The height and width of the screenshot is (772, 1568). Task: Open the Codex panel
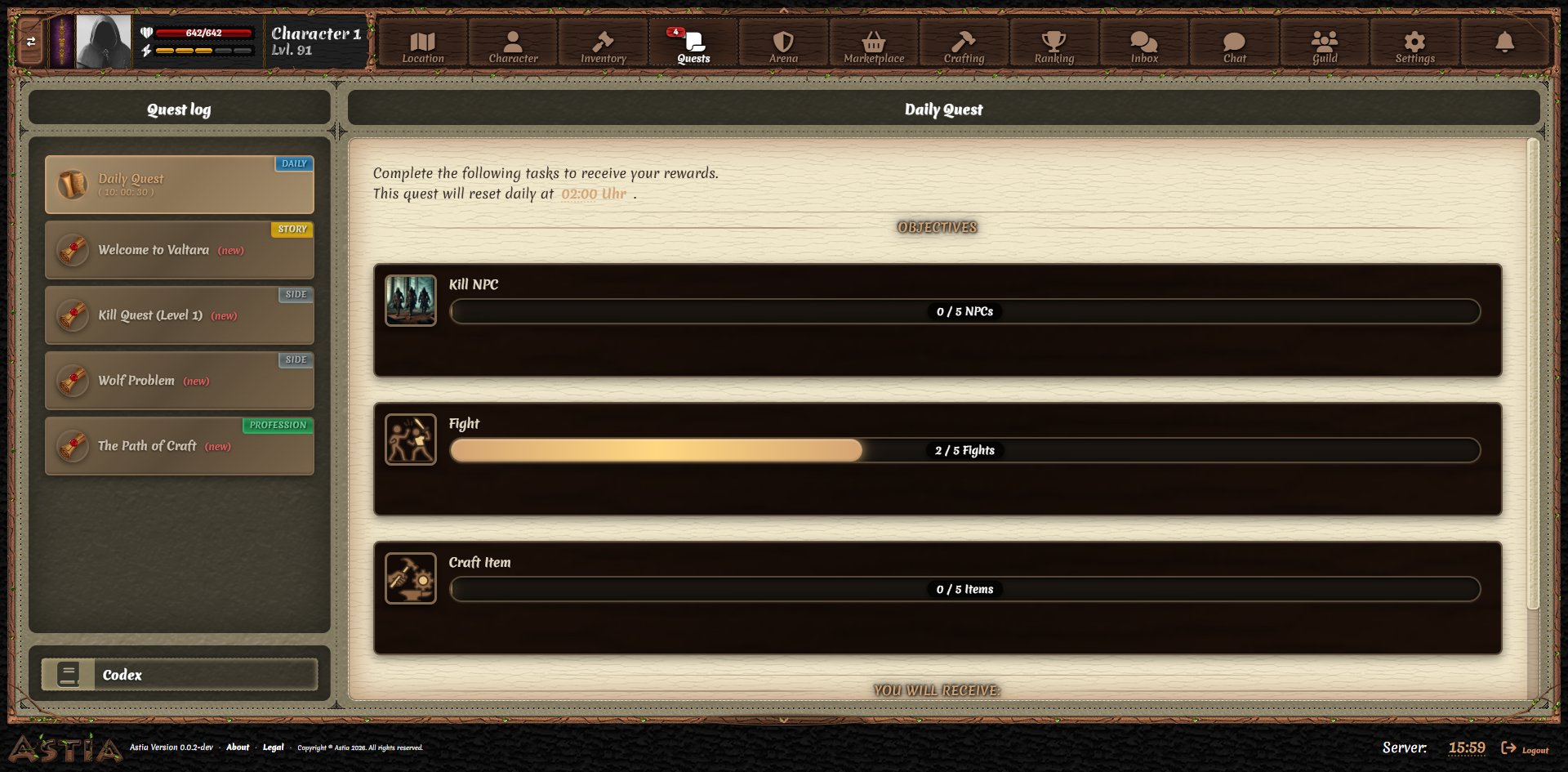pyautogui.click(x=179, y=674)
